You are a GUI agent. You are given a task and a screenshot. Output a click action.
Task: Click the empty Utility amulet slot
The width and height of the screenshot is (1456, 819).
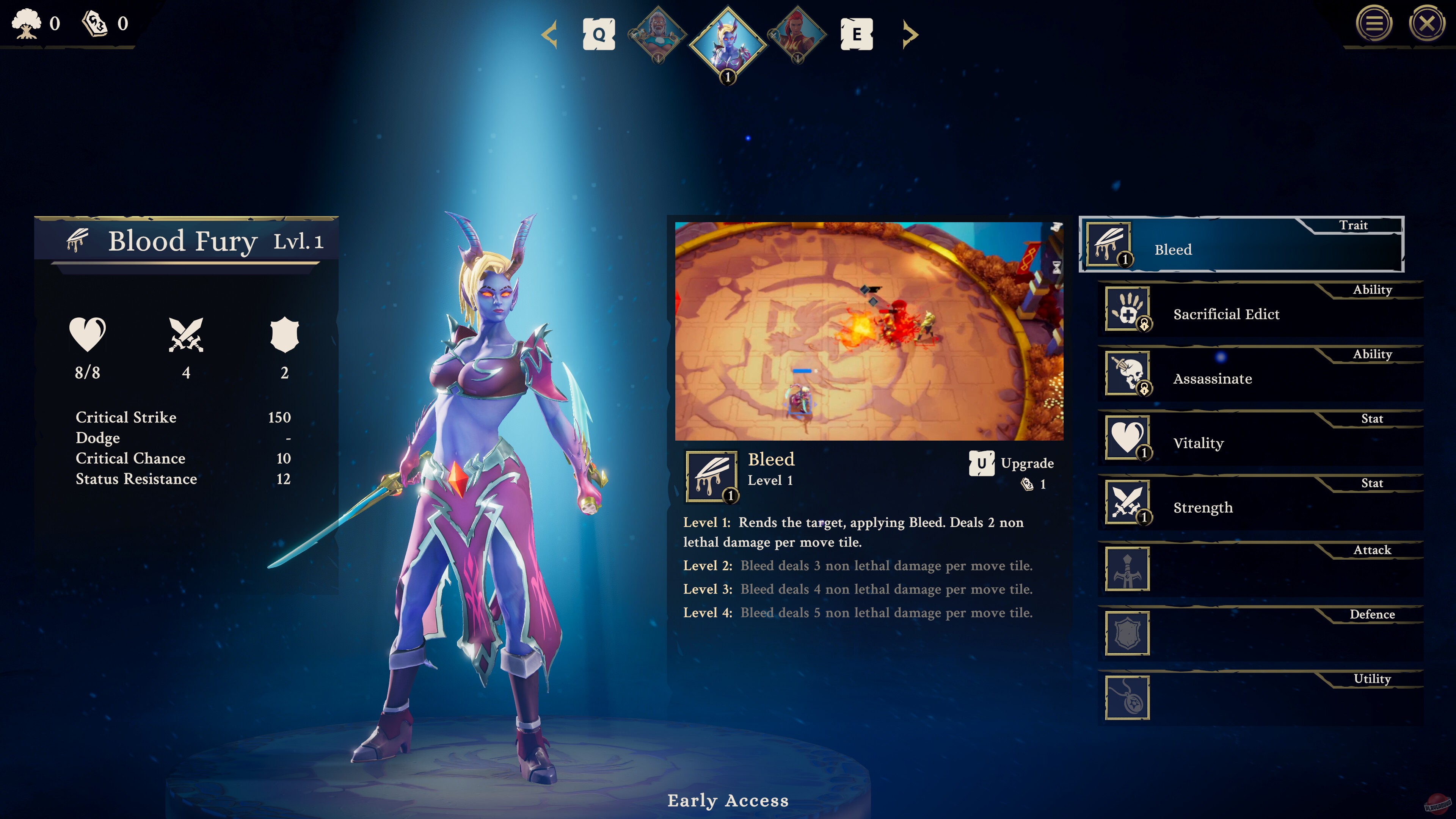pos(1127,698)
